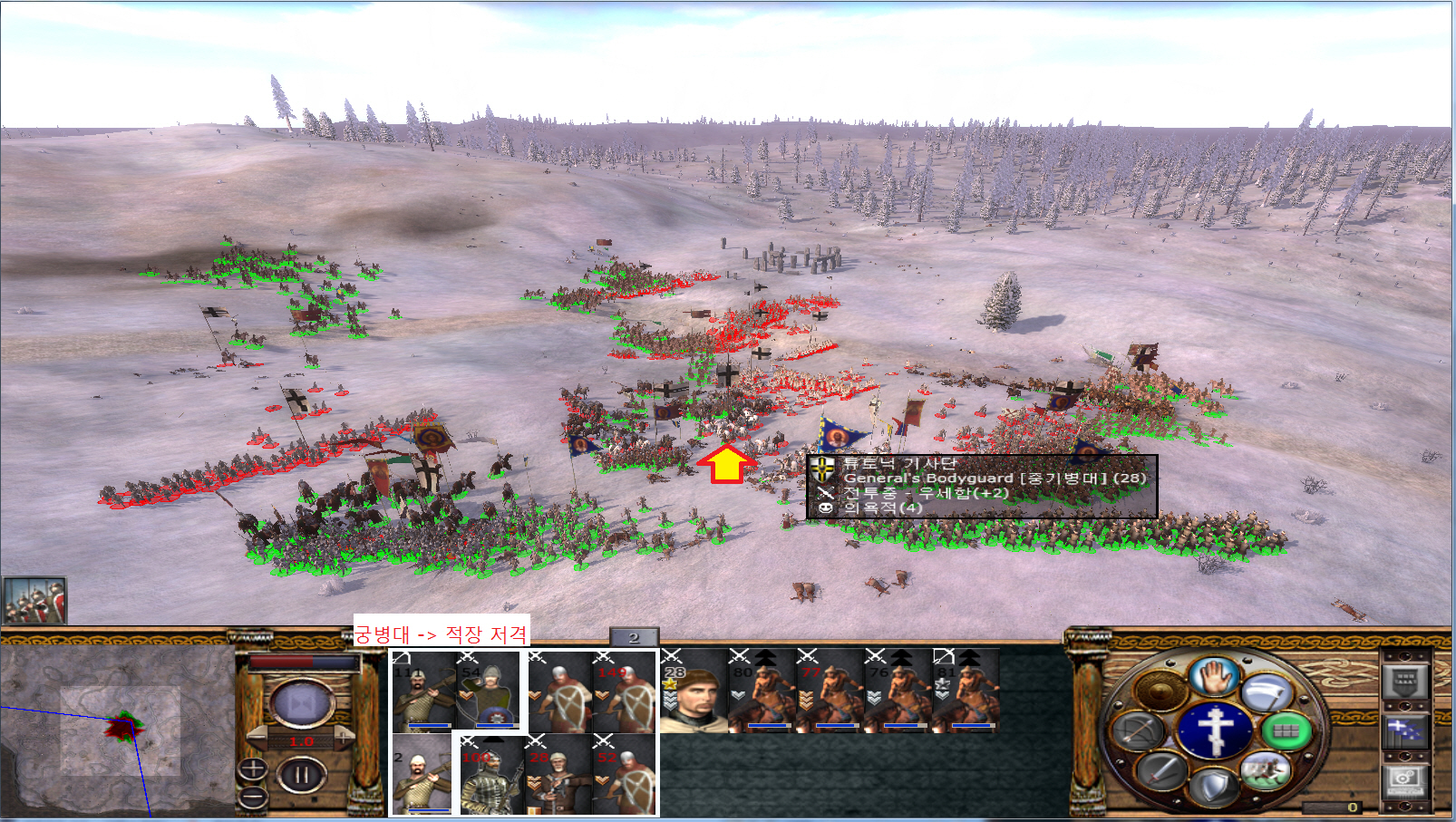Increase game speed with the plus arrow

click(x=344, y=739)
